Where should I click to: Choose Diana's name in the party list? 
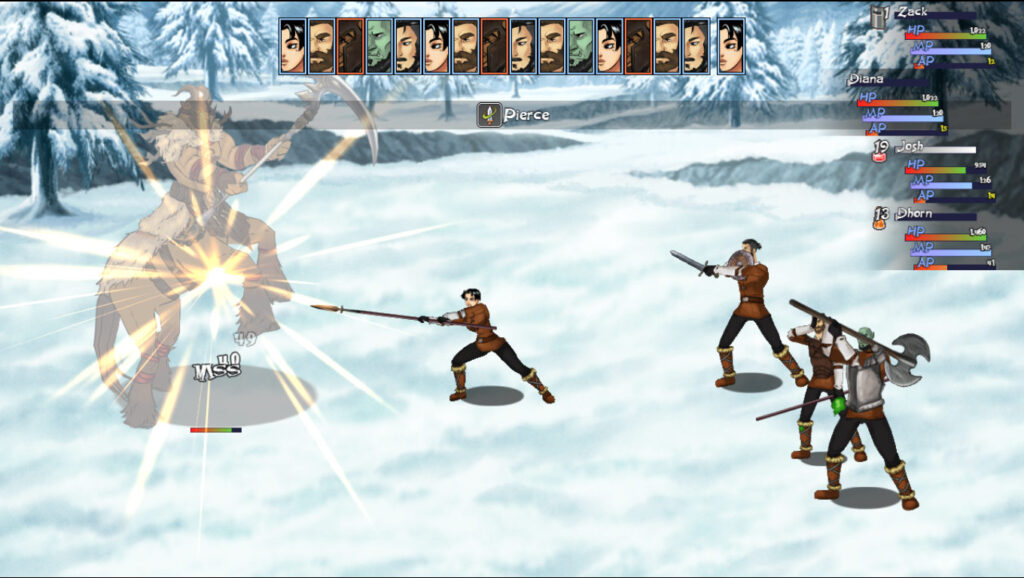tap(867, 80)
